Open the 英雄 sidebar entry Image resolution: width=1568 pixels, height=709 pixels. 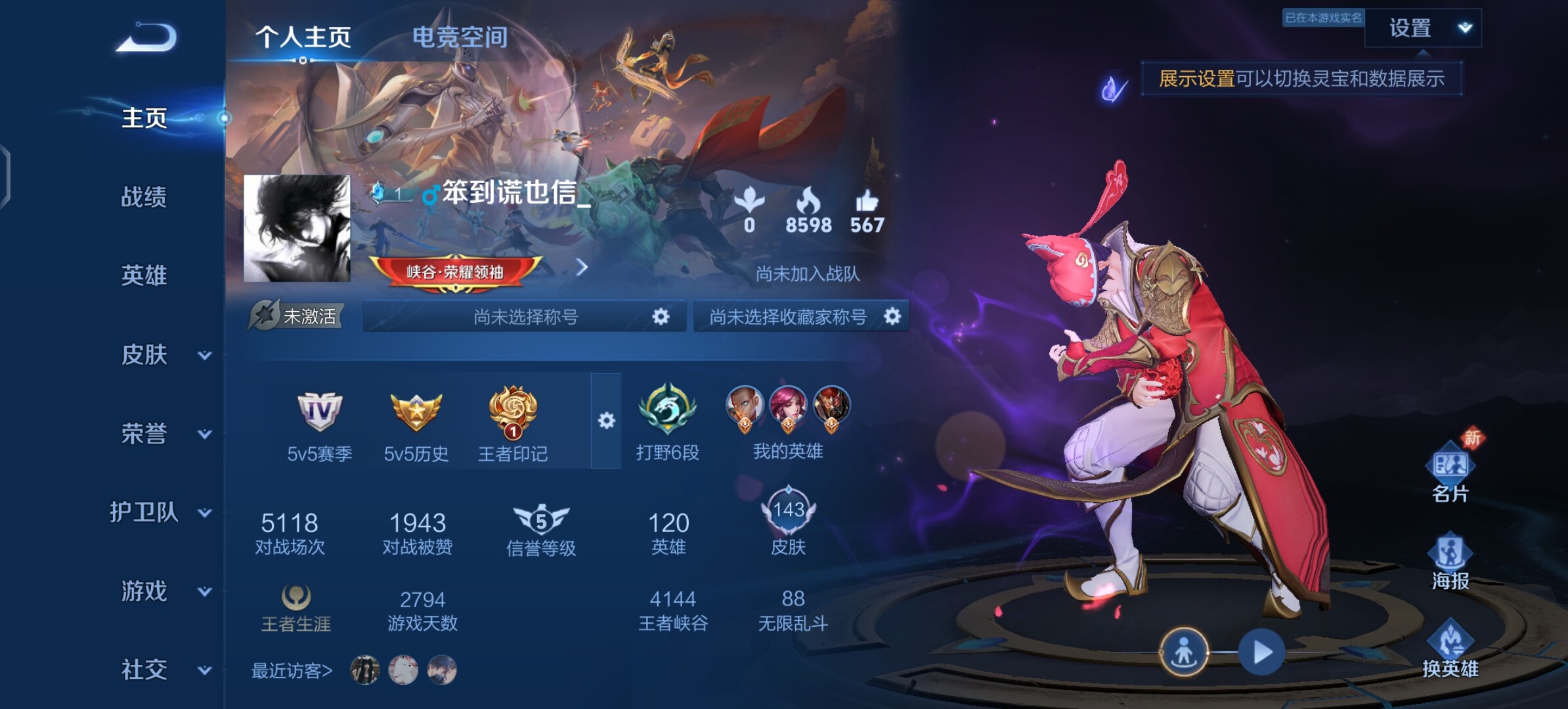coord(144,276)
